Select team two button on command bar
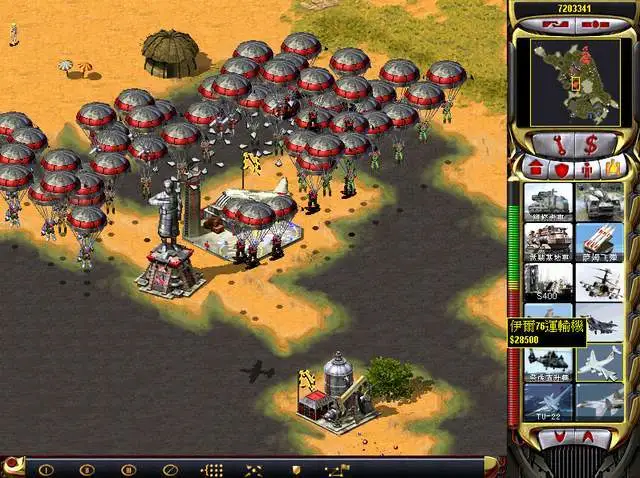 click(x=87, y=468)
